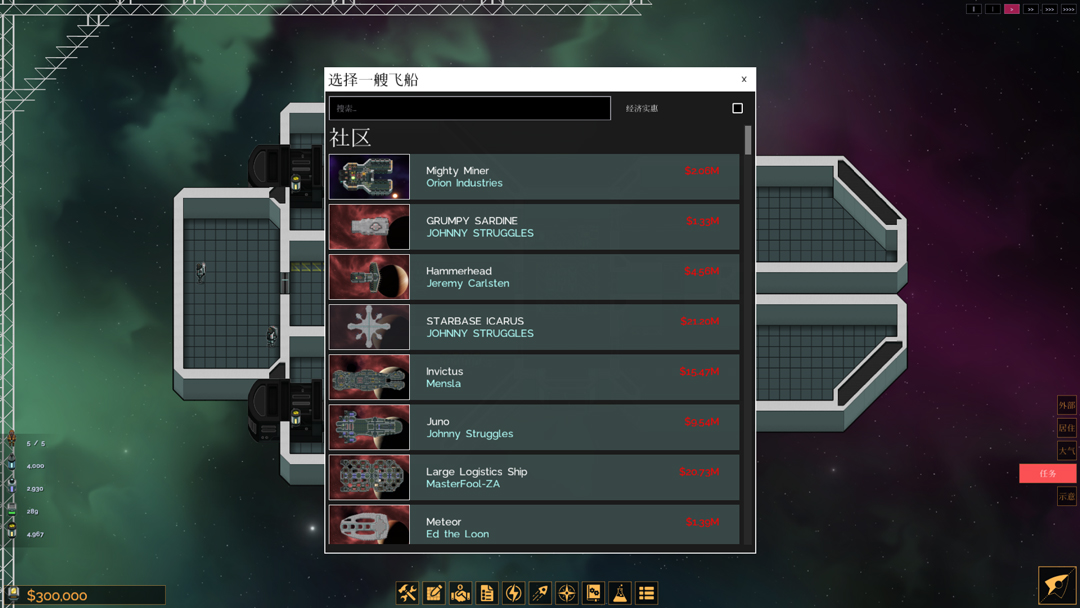This screenshot has height=608, width=1080.
Task: Click the ship search field
Action: click(x=470, y=108)
